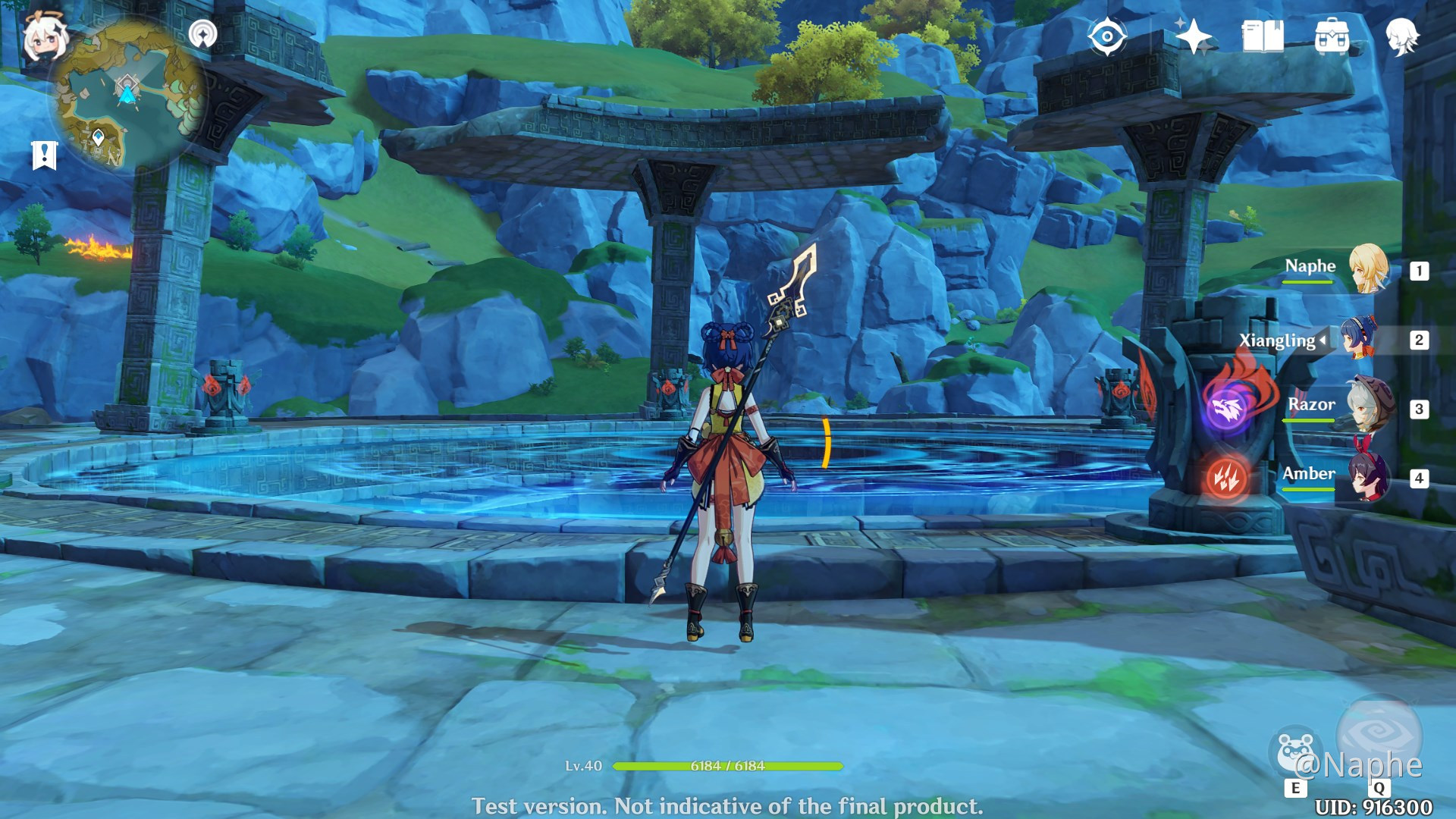Screen dimensions: 1456x819
Task: Open the Paimon menu
Action: (x=45, y=34)
